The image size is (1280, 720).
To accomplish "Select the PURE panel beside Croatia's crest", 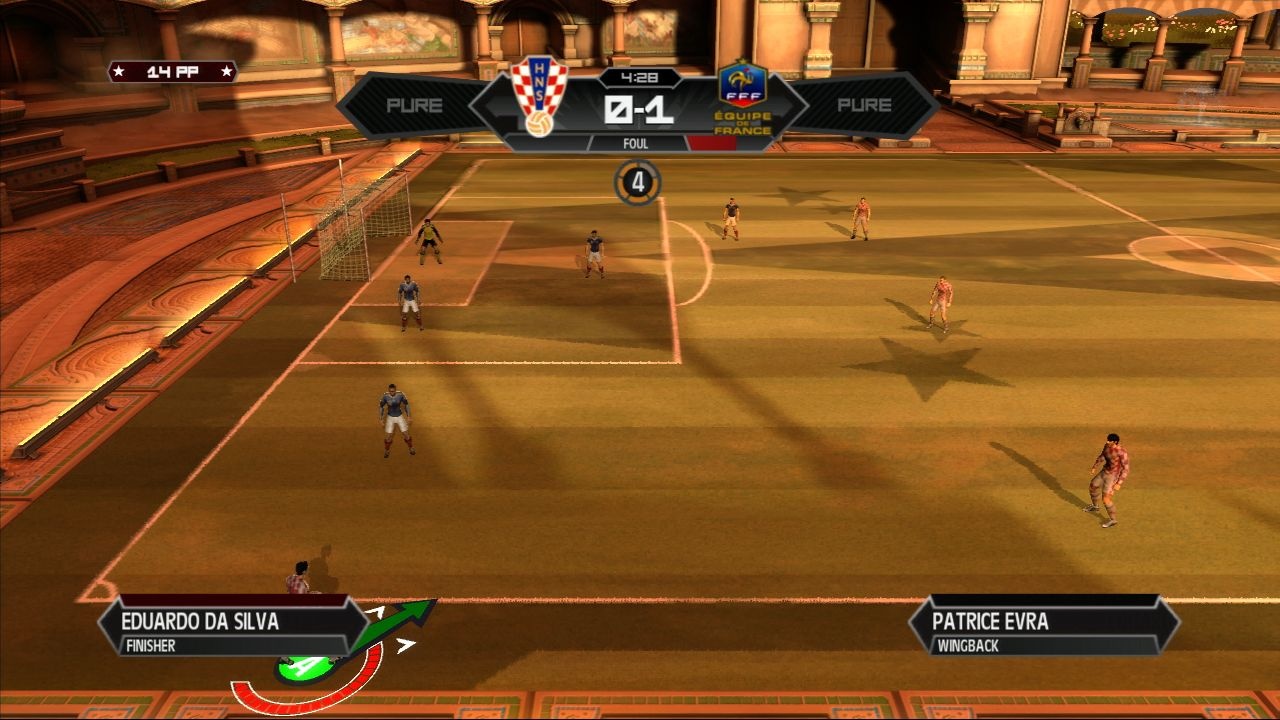I will (x=414, y=105).
